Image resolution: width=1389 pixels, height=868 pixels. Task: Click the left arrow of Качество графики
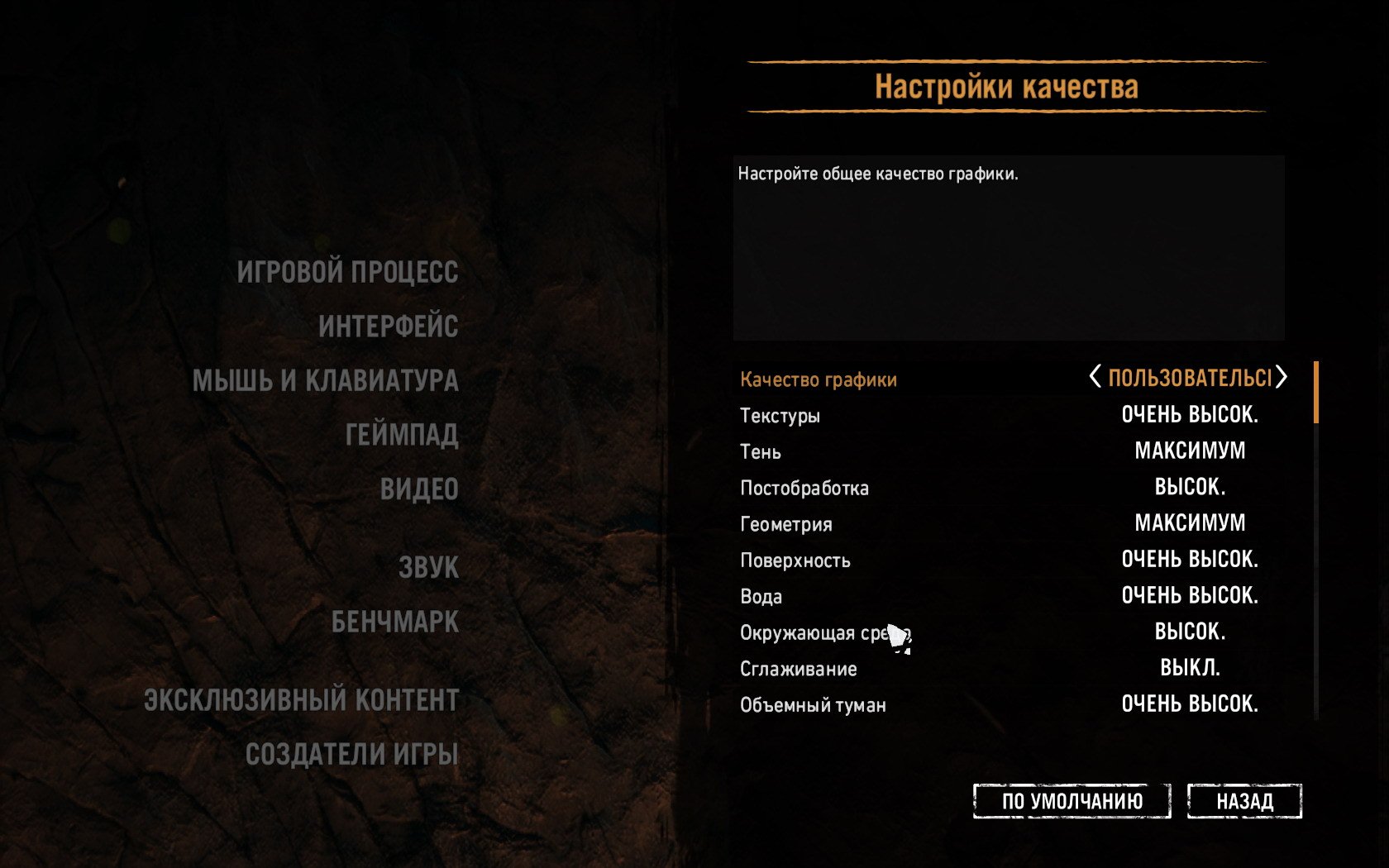(1095, 377)
